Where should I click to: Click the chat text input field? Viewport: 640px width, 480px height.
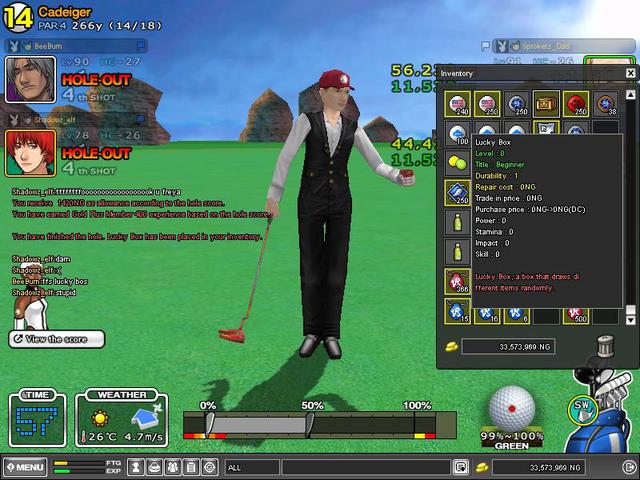[x=365, y=467]
